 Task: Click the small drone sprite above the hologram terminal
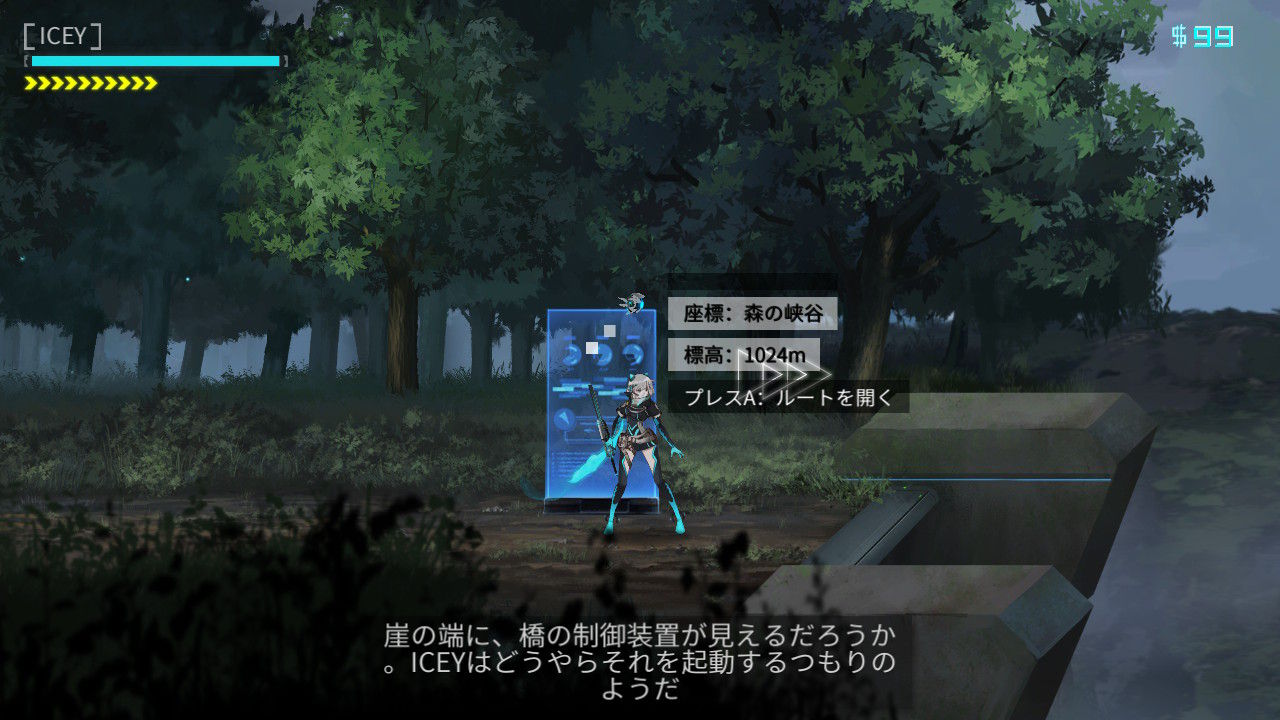point(633,303)
